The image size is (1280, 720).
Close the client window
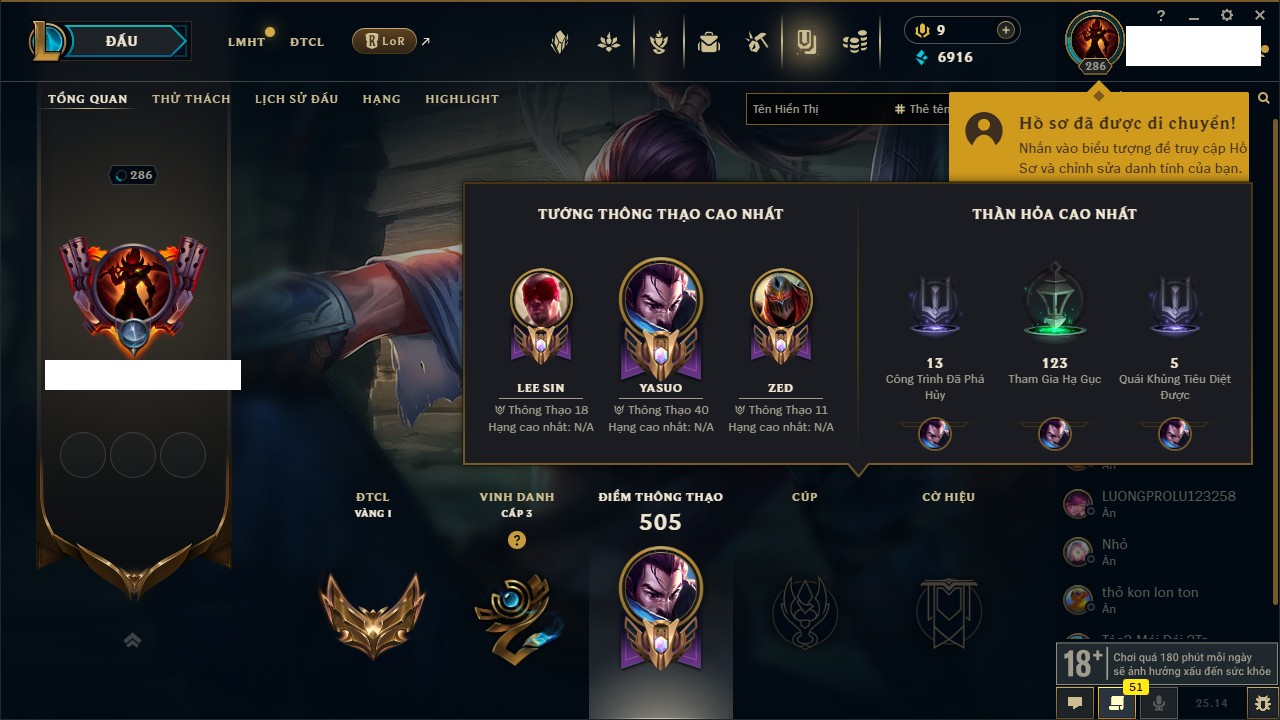pyautogui.click(x=1259, y=15)
